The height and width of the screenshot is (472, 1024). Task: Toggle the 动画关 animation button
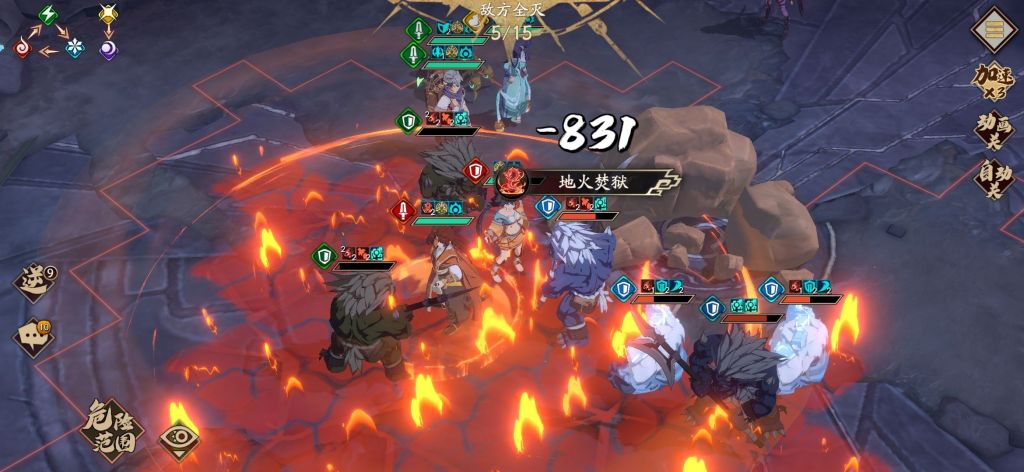click(994, 130)
